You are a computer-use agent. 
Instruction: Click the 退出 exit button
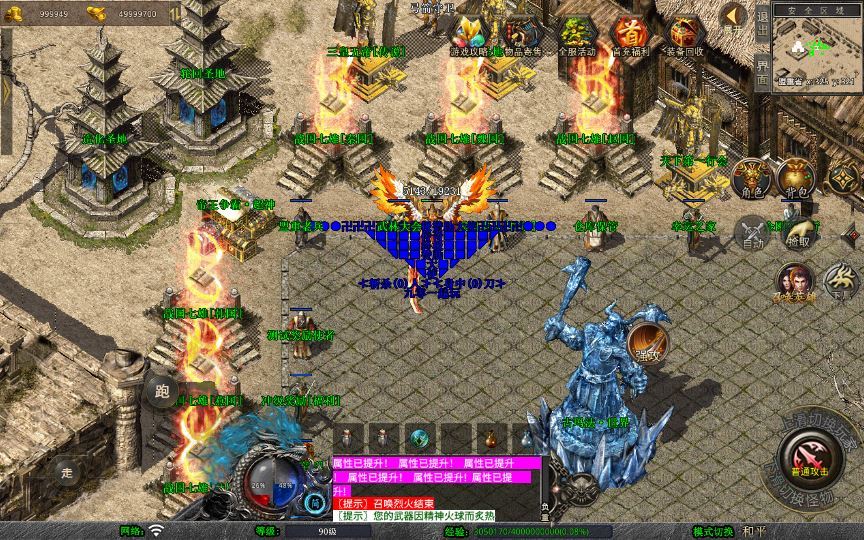pyautogui.click(x=763, y=24)
